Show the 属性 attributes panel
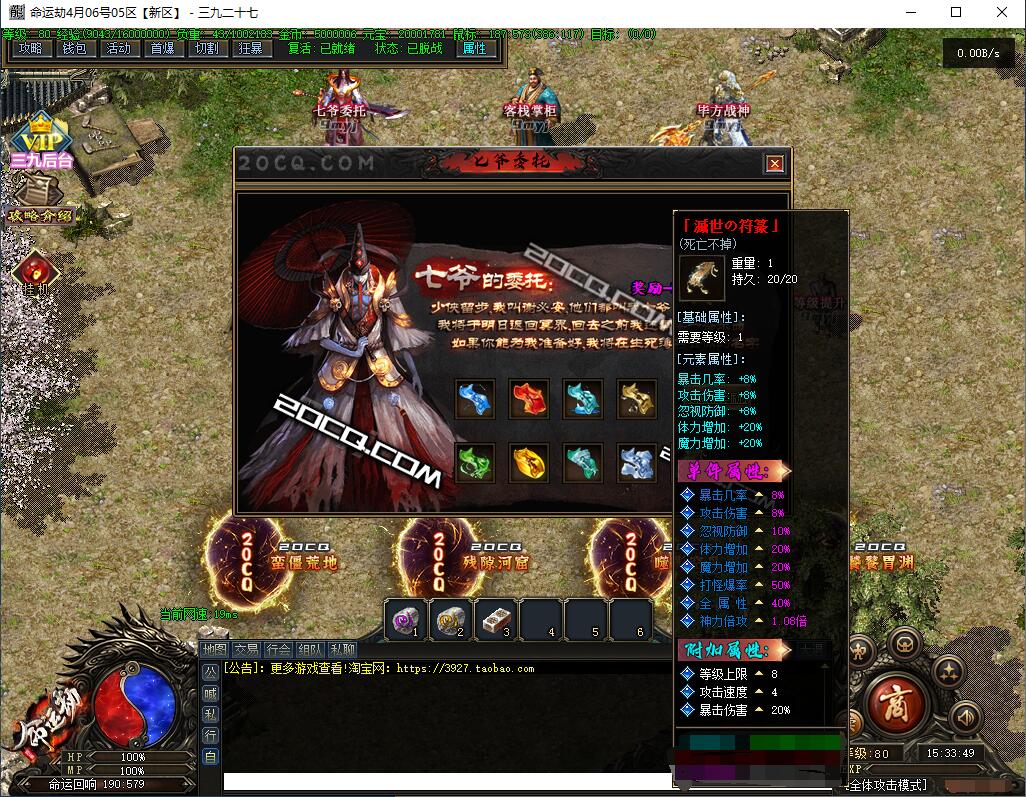 [474, 48]
